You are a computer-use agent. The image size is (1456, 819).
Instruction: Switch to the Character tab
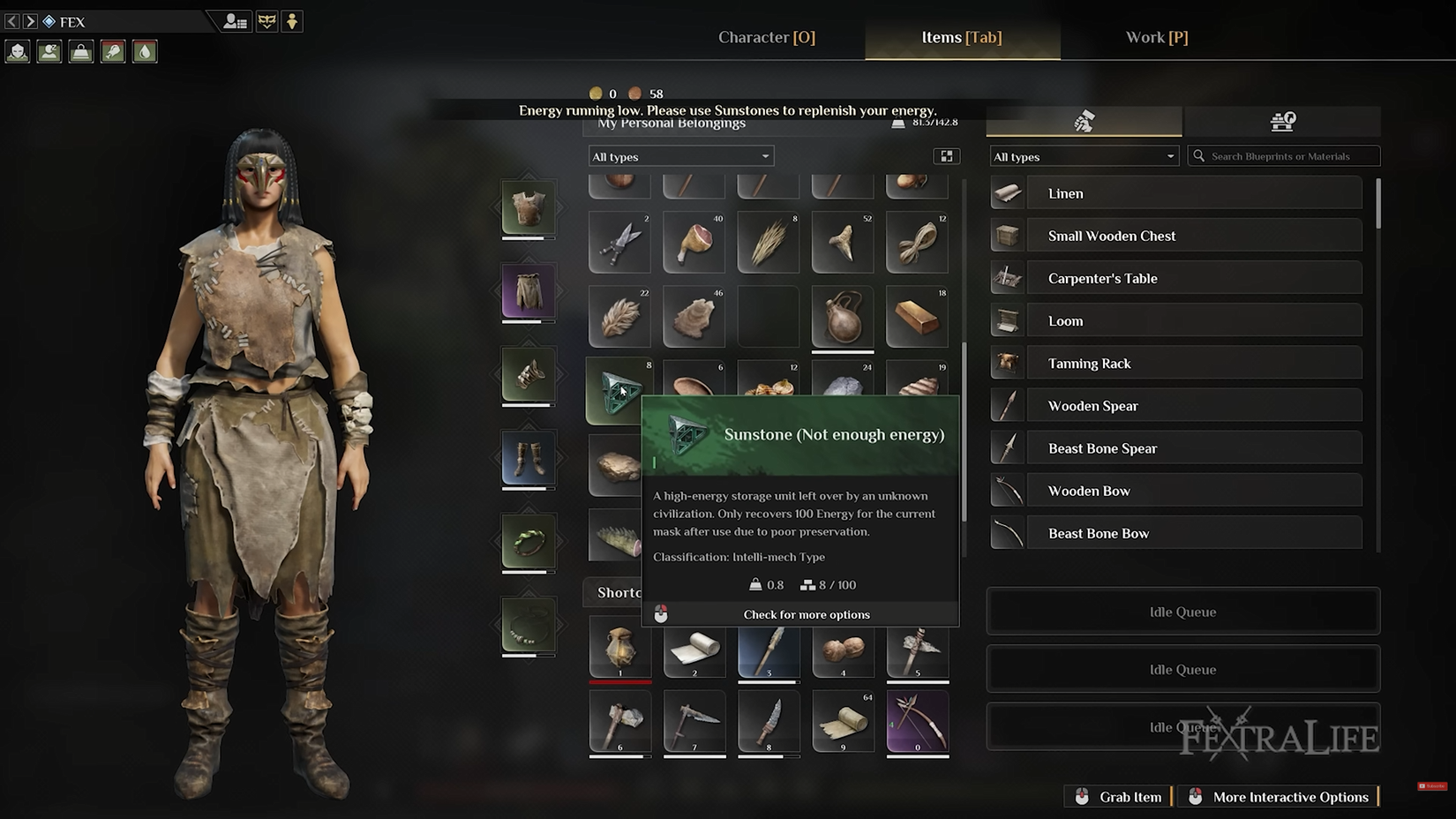(766, 37)
